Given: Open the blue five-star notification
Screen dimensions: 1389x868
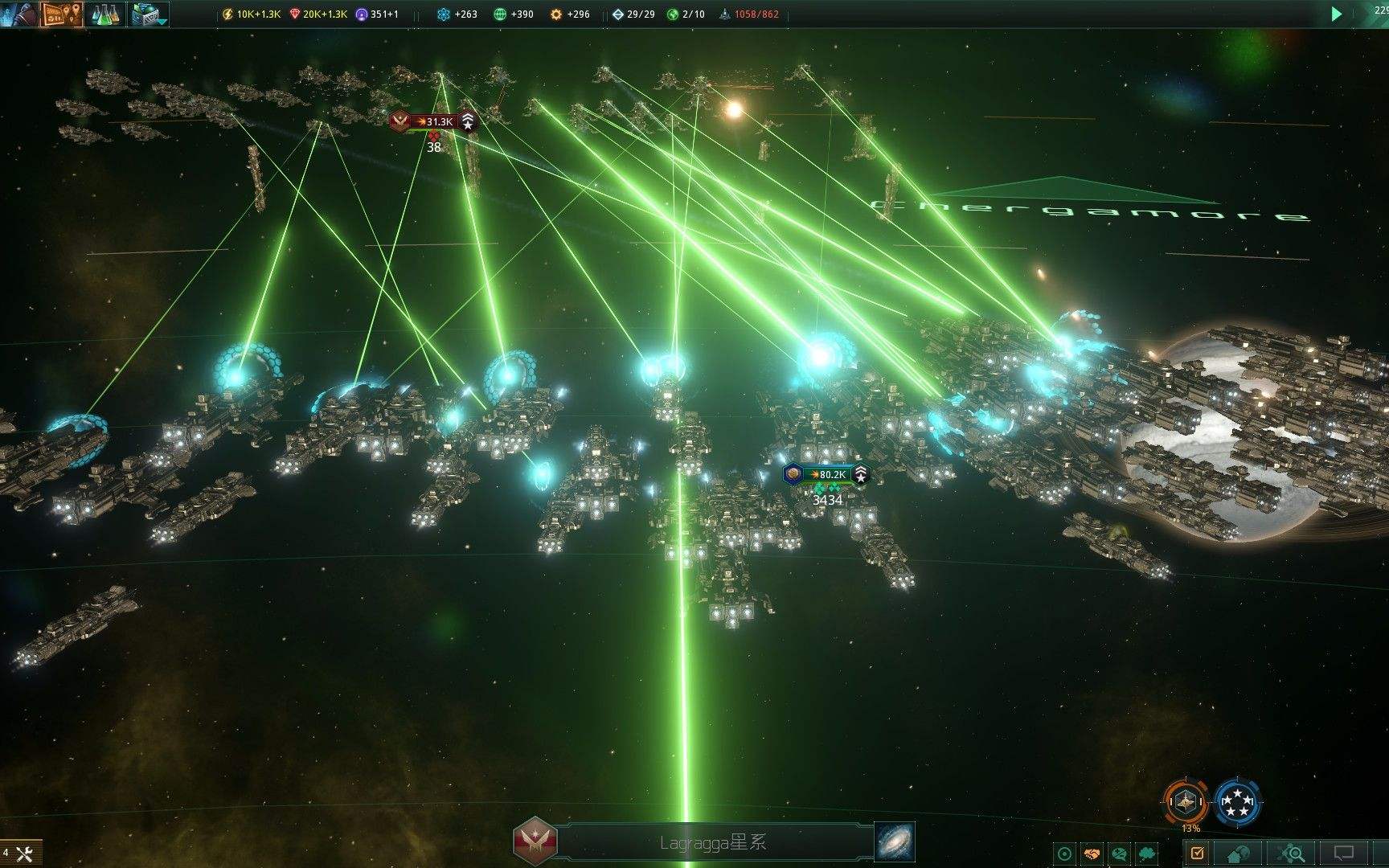Looking at the screenshot, I should [1237, 801].
